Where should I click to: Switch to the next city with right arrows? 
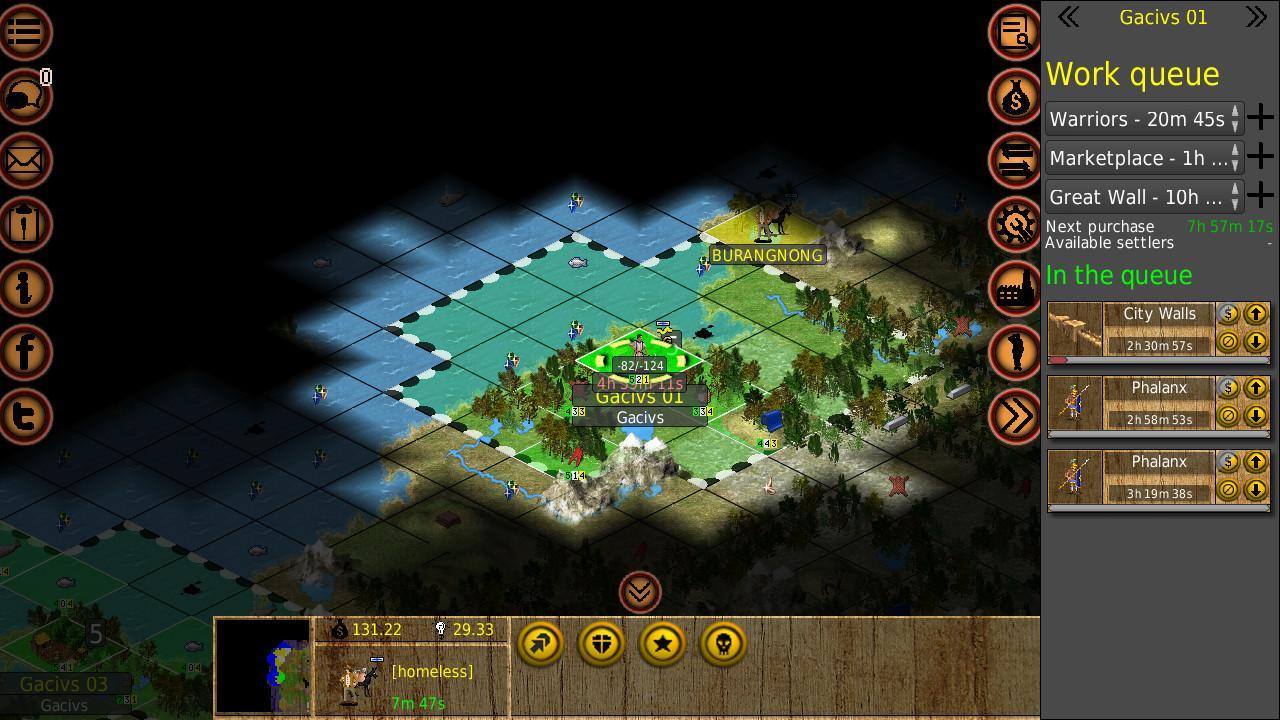click(x=1256, y=17)
